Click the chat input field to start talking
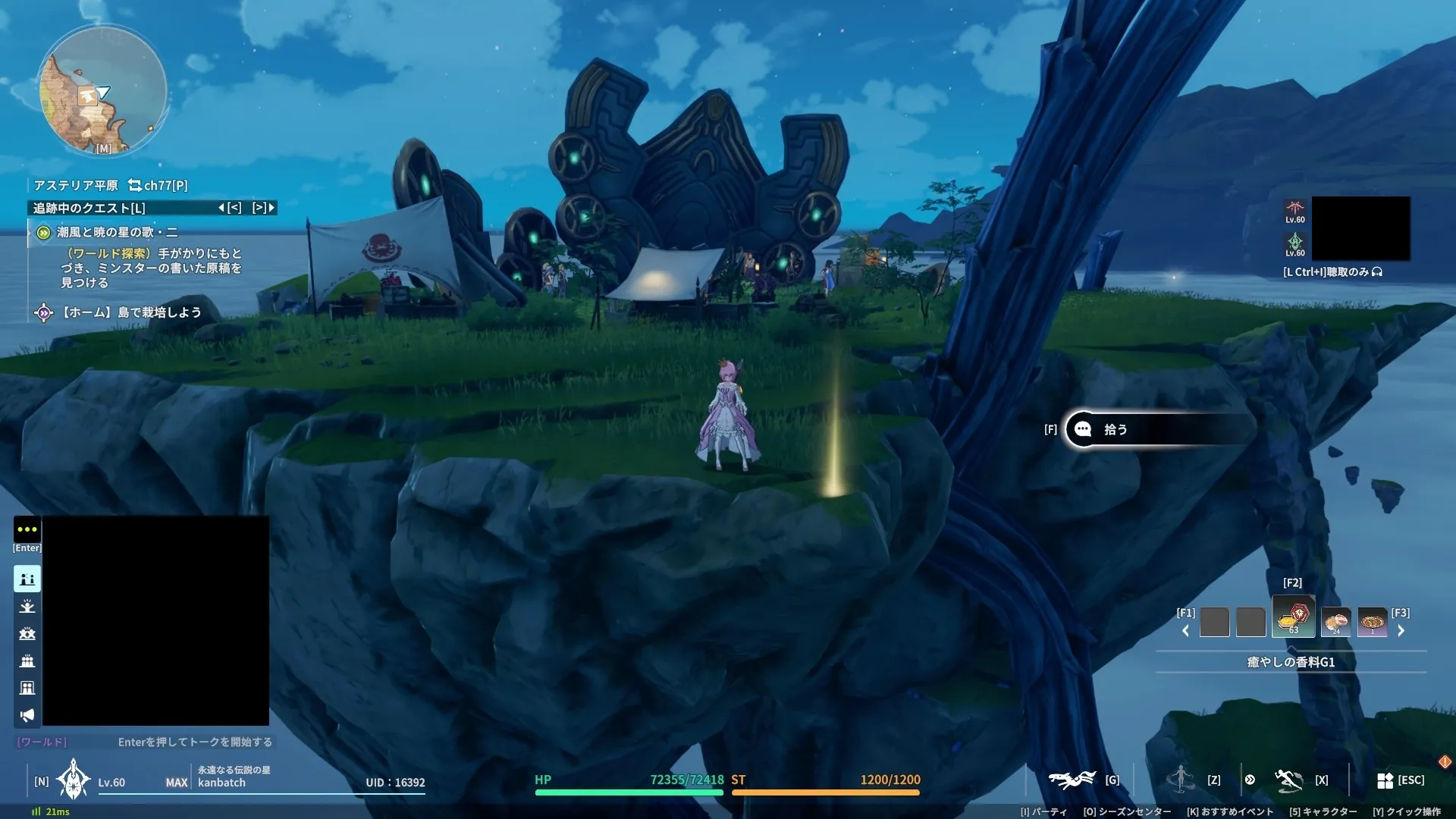 (x=194, y=742)
